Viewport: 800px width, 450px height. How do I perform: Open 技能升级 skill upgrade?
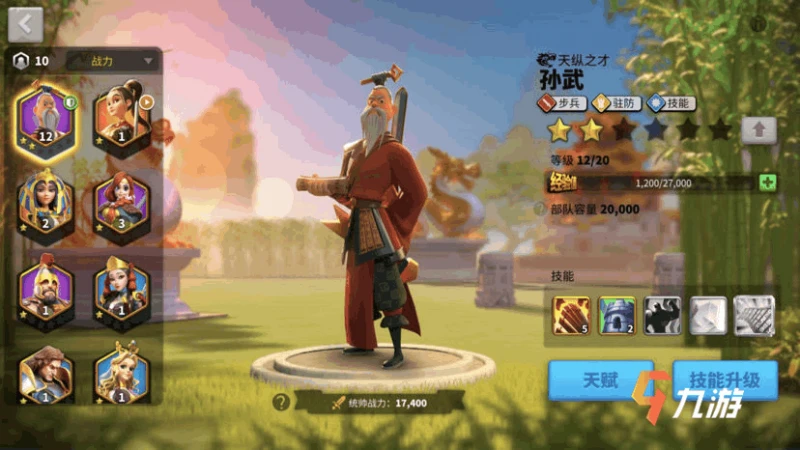pos(725,380)
